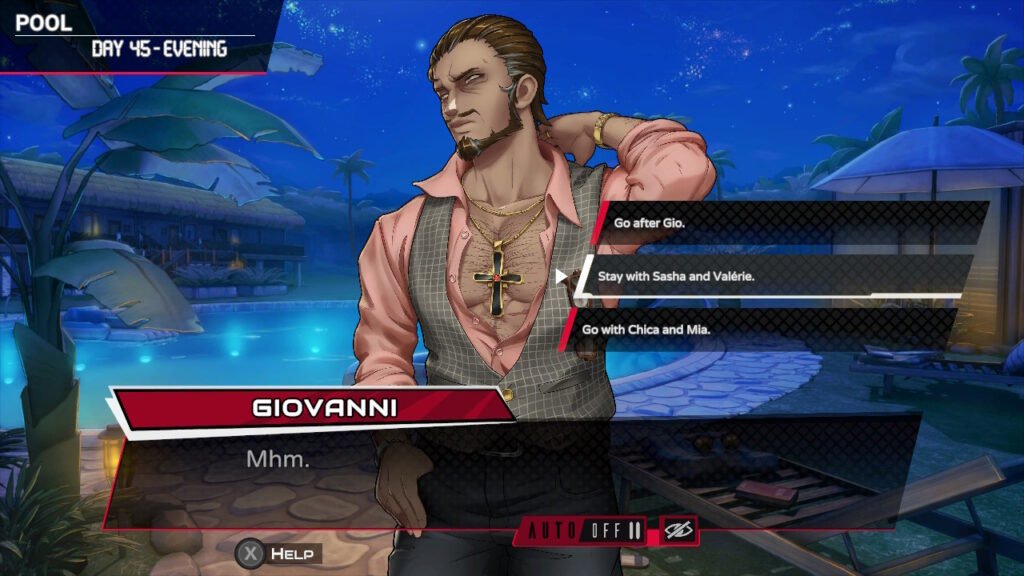Image resolution: width=1024 pixels, height=576 pixels.
Task: Hide the dialogue box with eye icon
Action: tap(678, 530)
